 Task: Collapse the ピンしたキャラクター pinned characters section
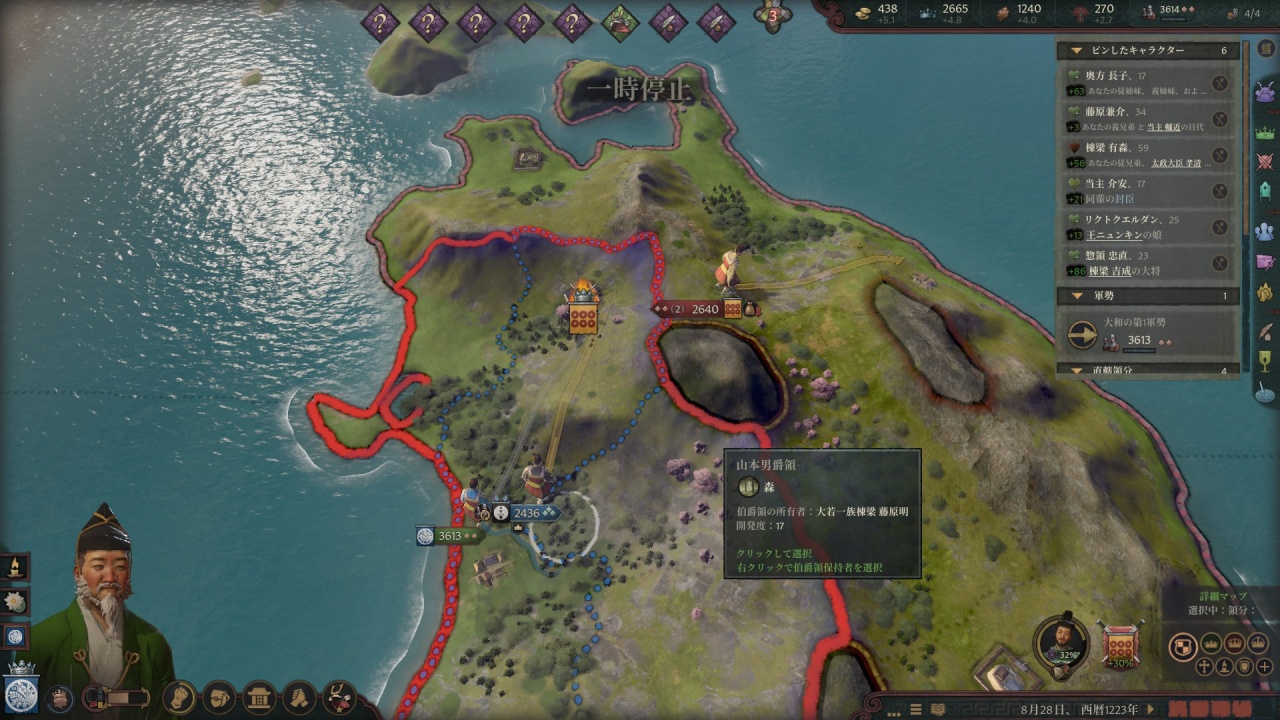1076,50
